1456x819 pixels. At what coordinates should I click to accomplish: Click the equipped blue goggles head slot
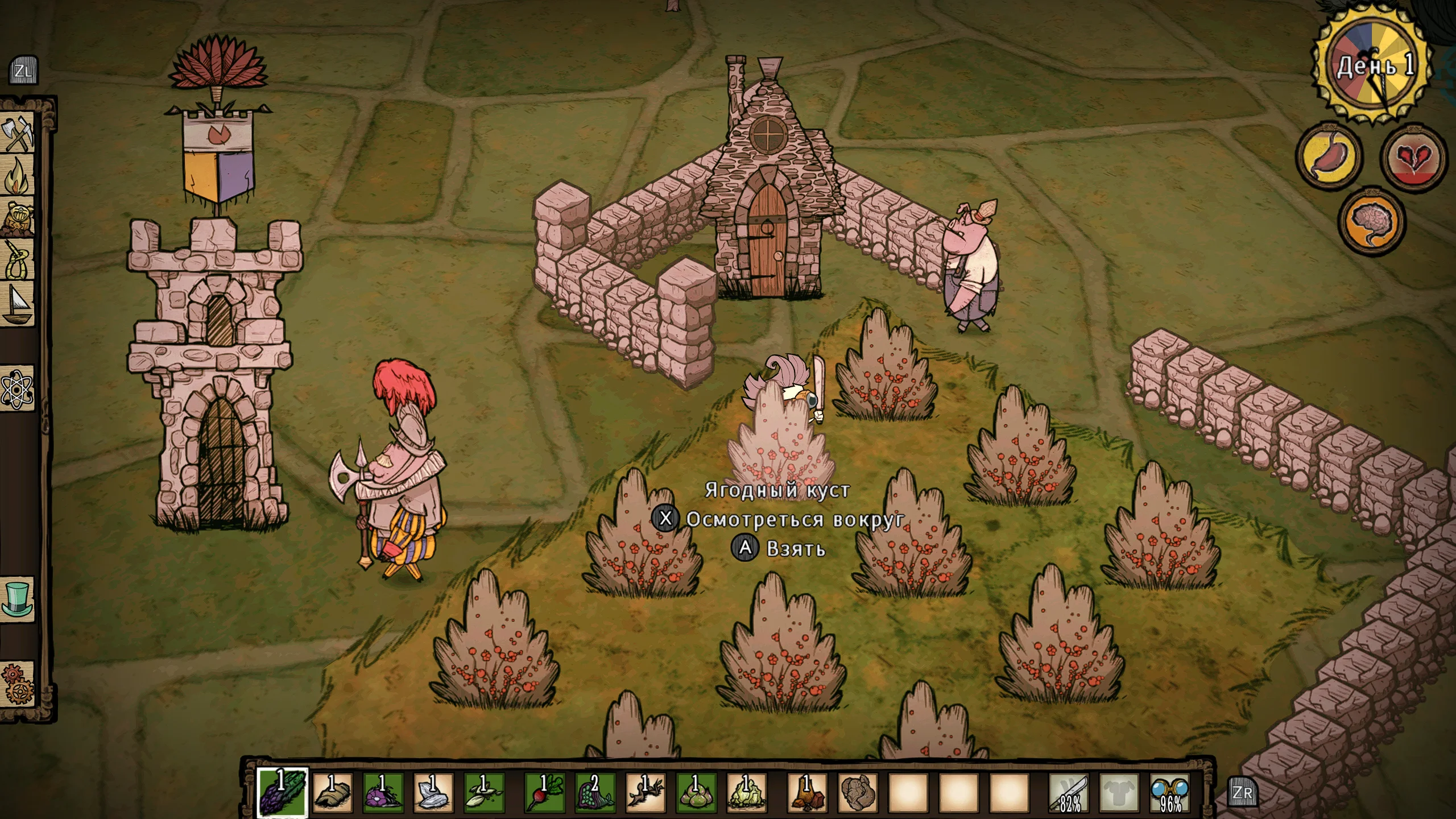[x=1169, y=792]
